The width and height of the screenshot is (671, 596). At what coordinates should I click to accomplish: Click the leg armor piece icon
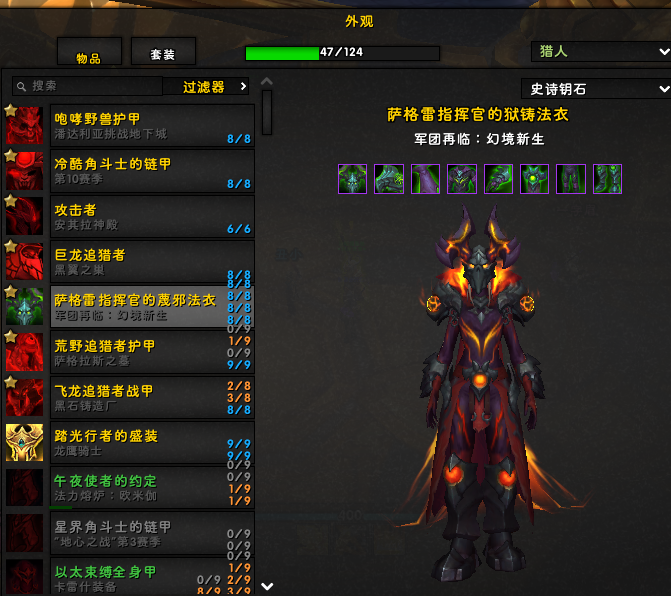pos(571,179)
